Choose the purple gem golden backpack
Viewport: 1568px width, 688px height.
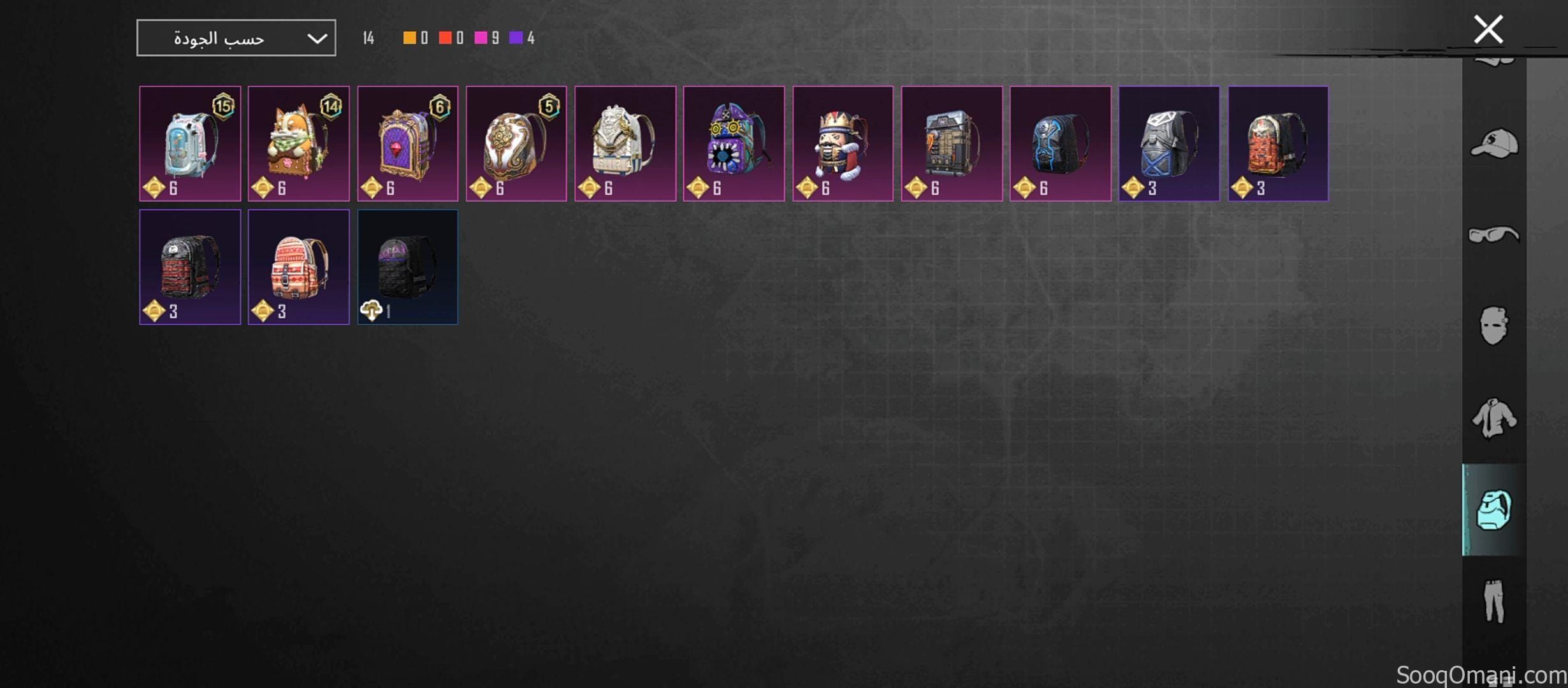[x=407, y=143]
